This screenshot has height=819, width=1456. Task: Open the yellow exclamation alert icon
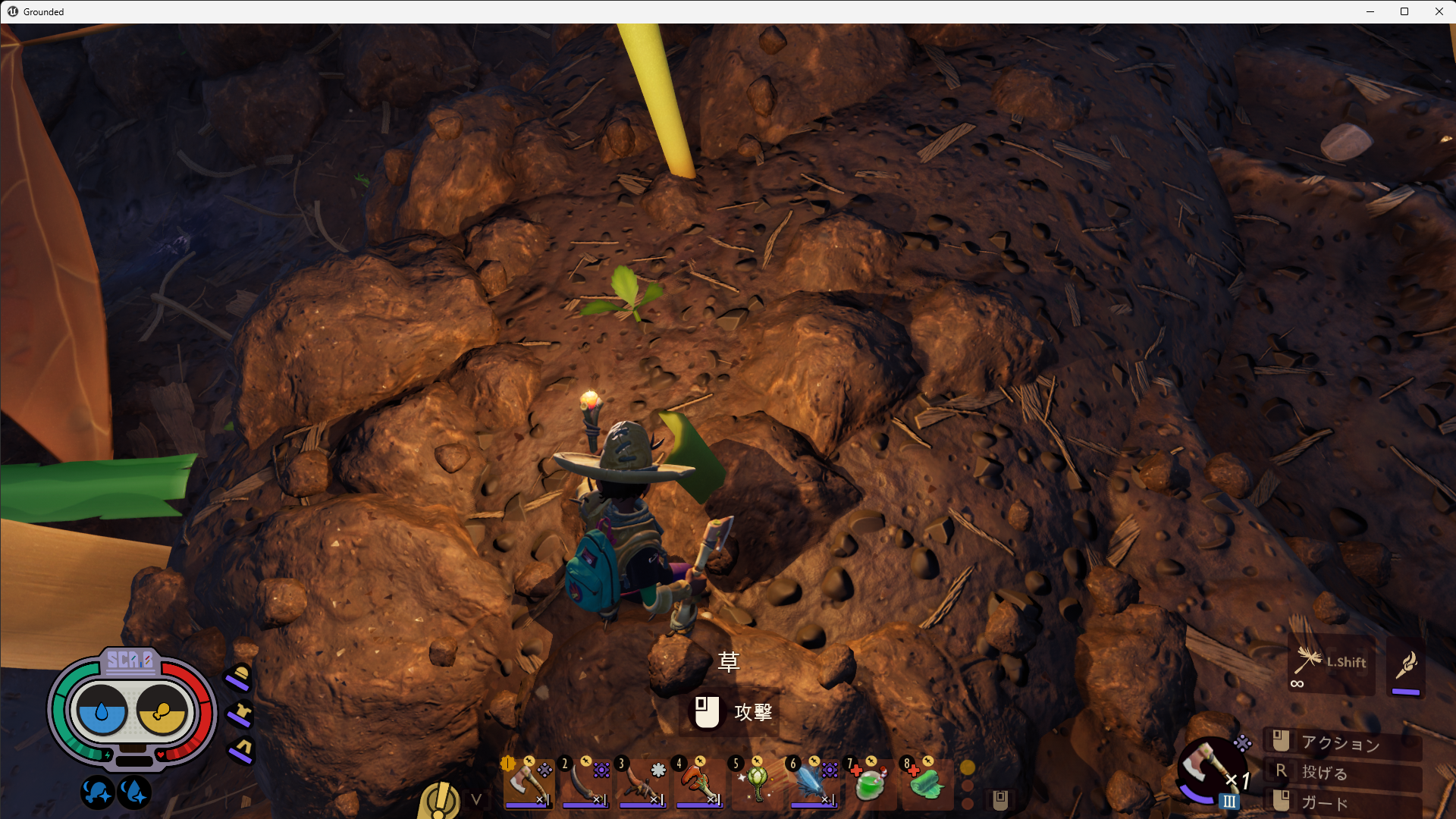439,799
